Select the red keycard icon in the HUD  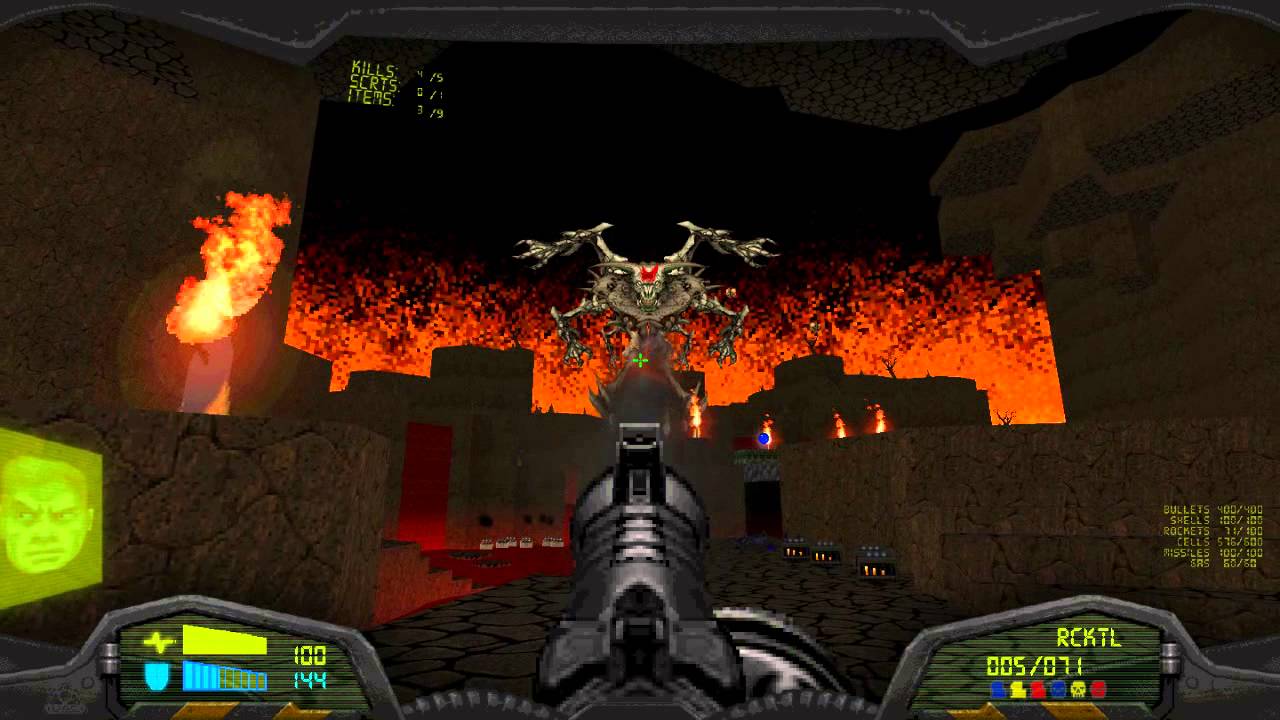click(1036, 689)
